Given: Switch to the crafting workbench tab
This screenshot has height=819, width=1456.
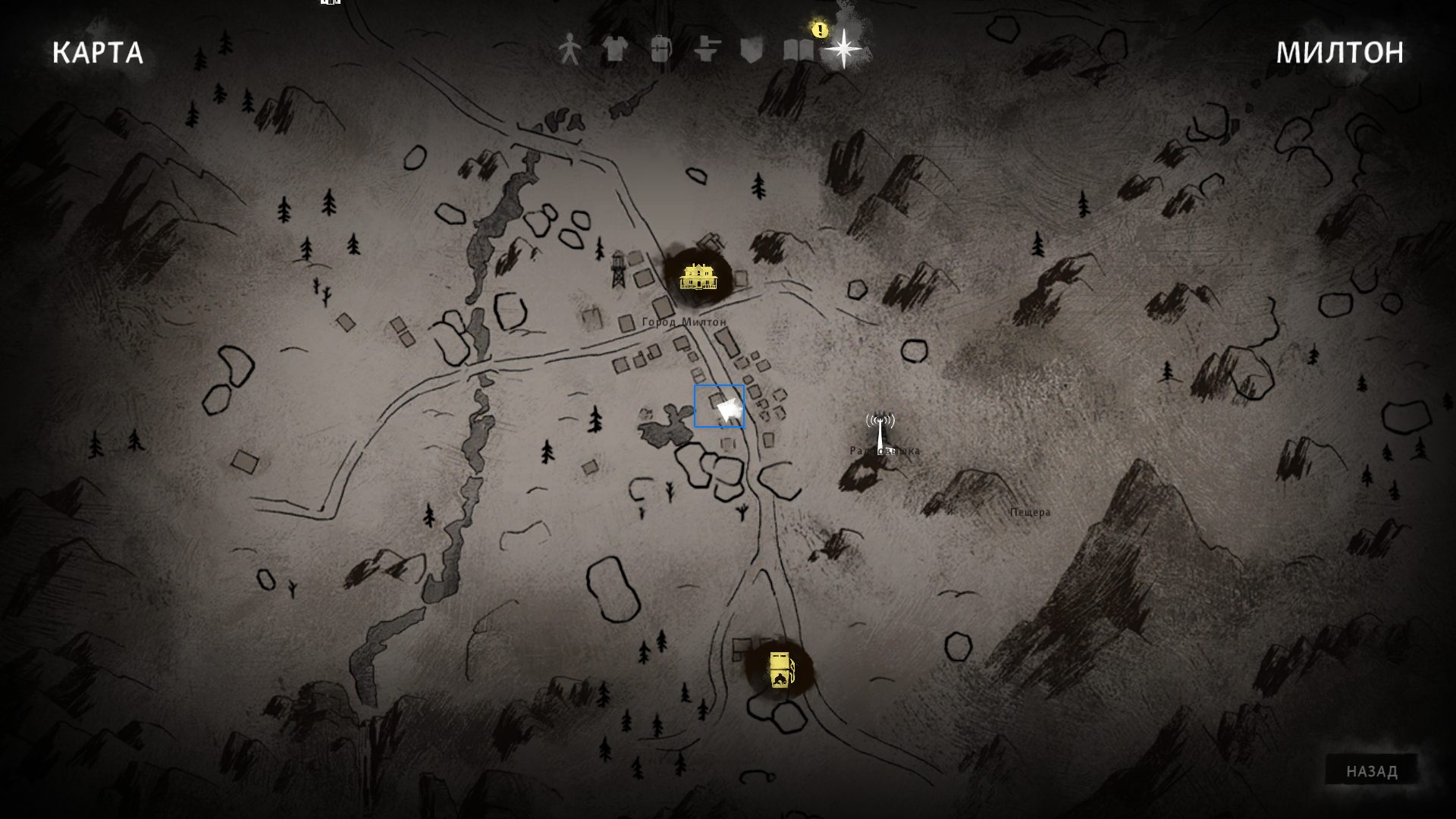Looking at the screenshot, I should (707, 50).
